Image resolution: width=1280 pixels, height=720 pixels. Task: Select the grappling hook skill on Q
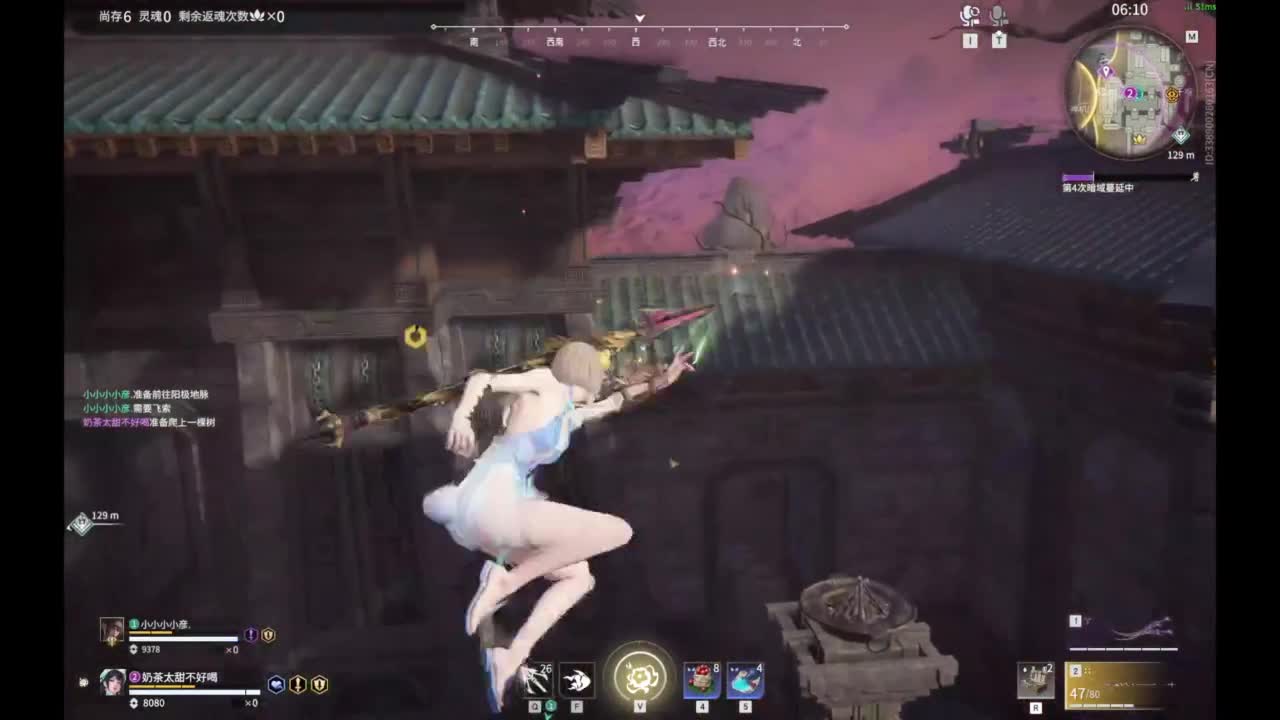pos(537,679)
